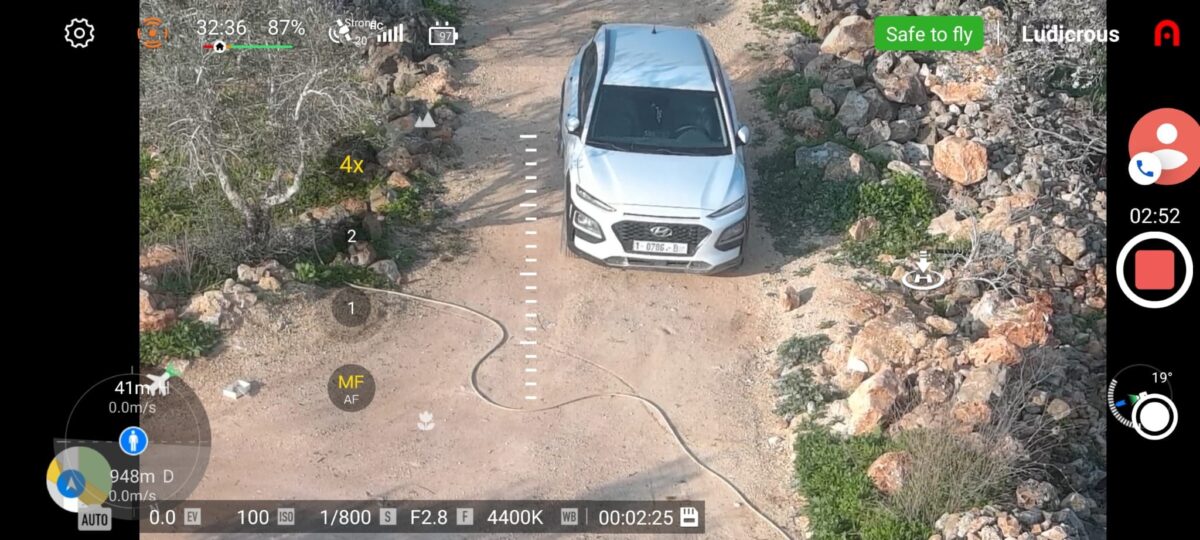1200x540 pixels.
Task: Open the settings gear menu
Action: [x=79, y=33]
